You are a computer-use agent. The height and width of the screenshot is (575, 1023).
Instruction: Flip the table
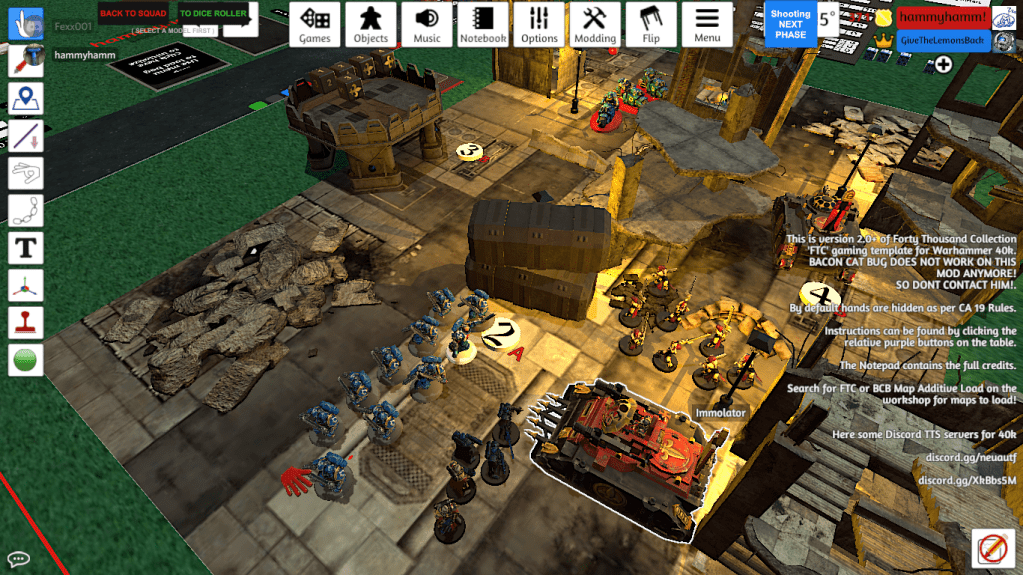tap(651, 24)
